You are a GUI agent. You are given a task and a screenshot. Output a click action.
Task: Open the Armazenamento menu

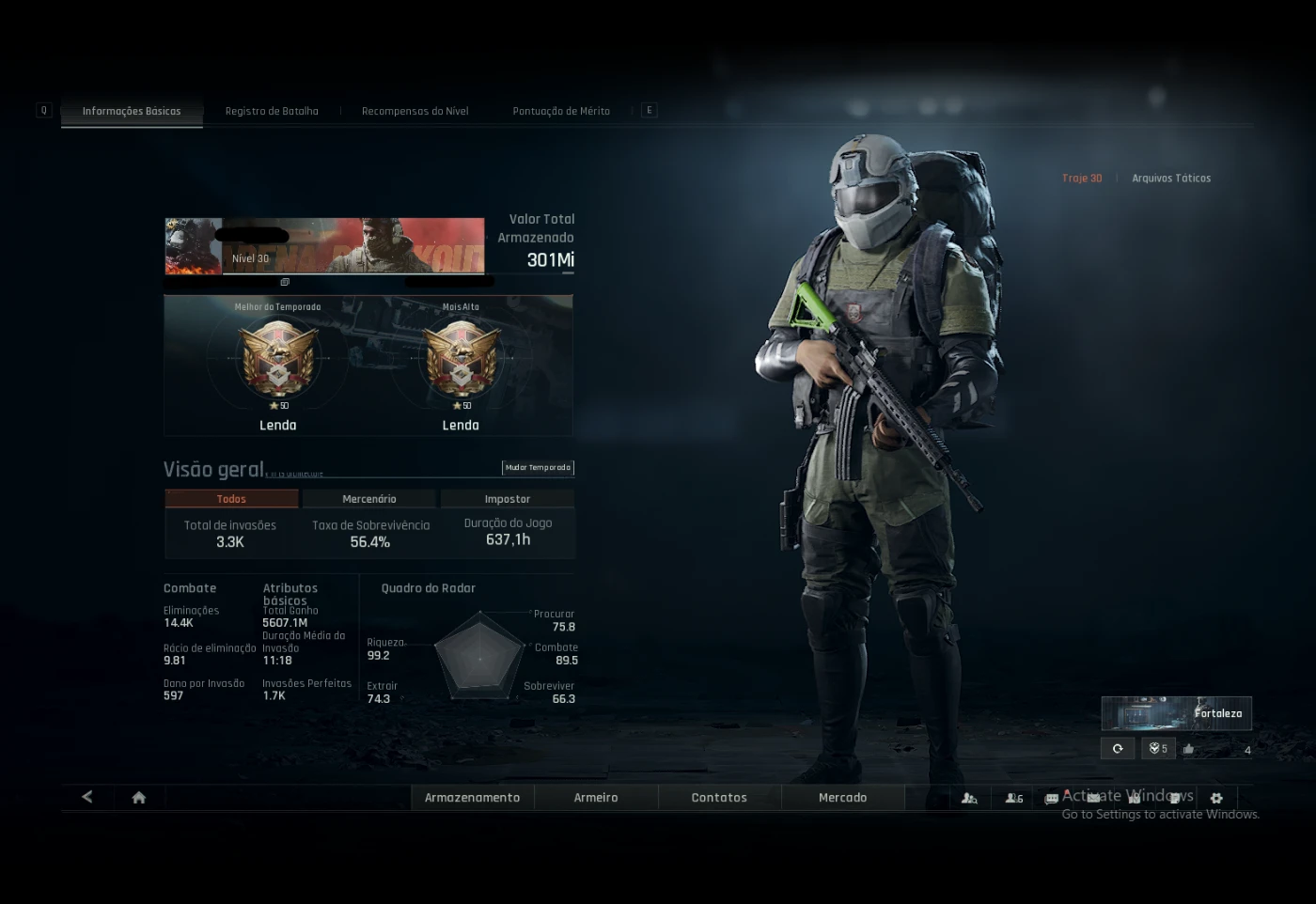point(472,798)
